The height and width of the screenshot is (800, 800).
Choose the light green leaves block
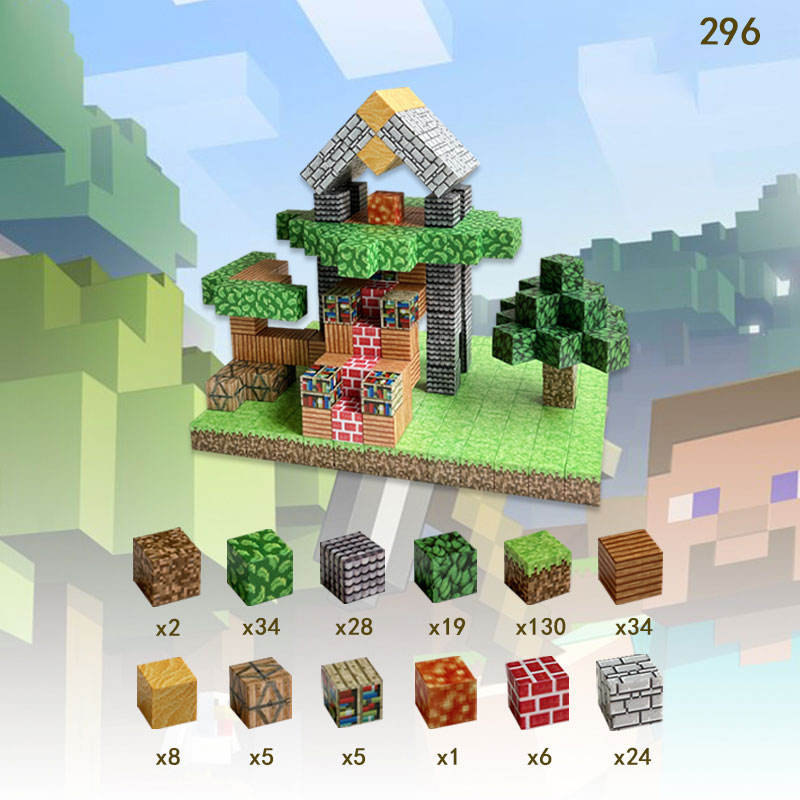tap(259, 567)
